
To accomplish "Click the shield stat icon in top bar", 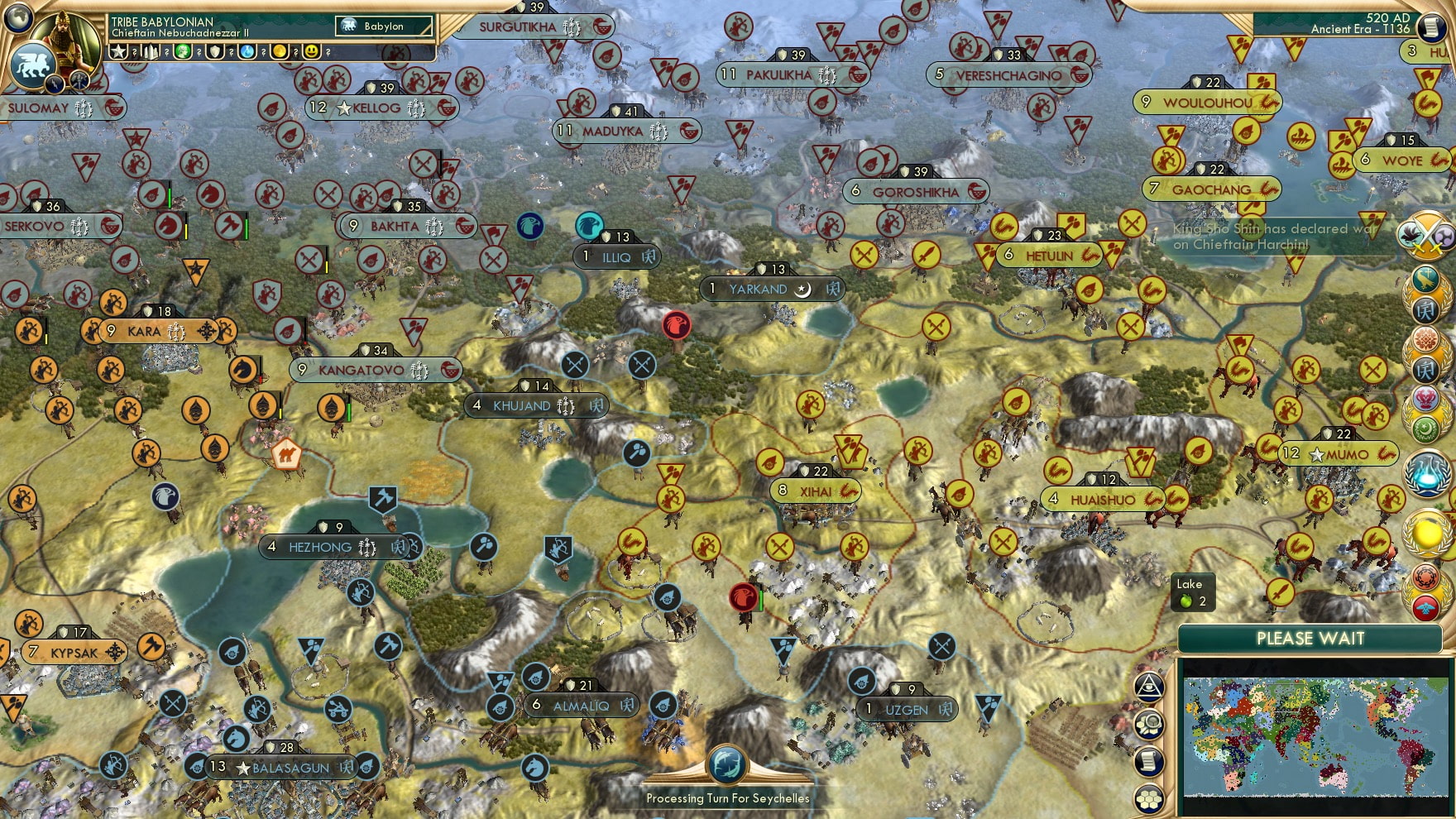I will tap(217, 52).
